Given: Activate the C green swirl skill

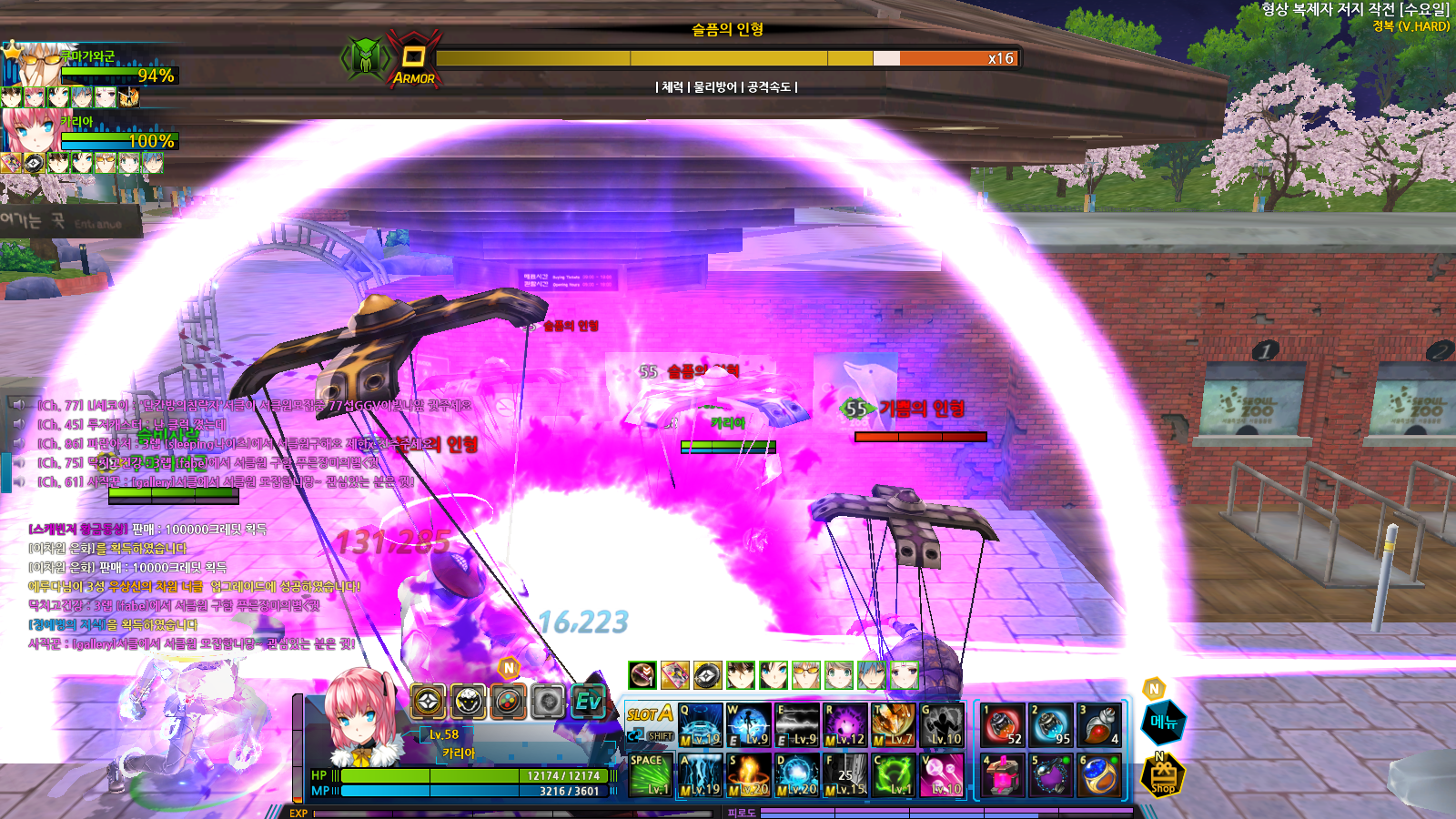Looking at the screenshot, I should pos(893,775).
